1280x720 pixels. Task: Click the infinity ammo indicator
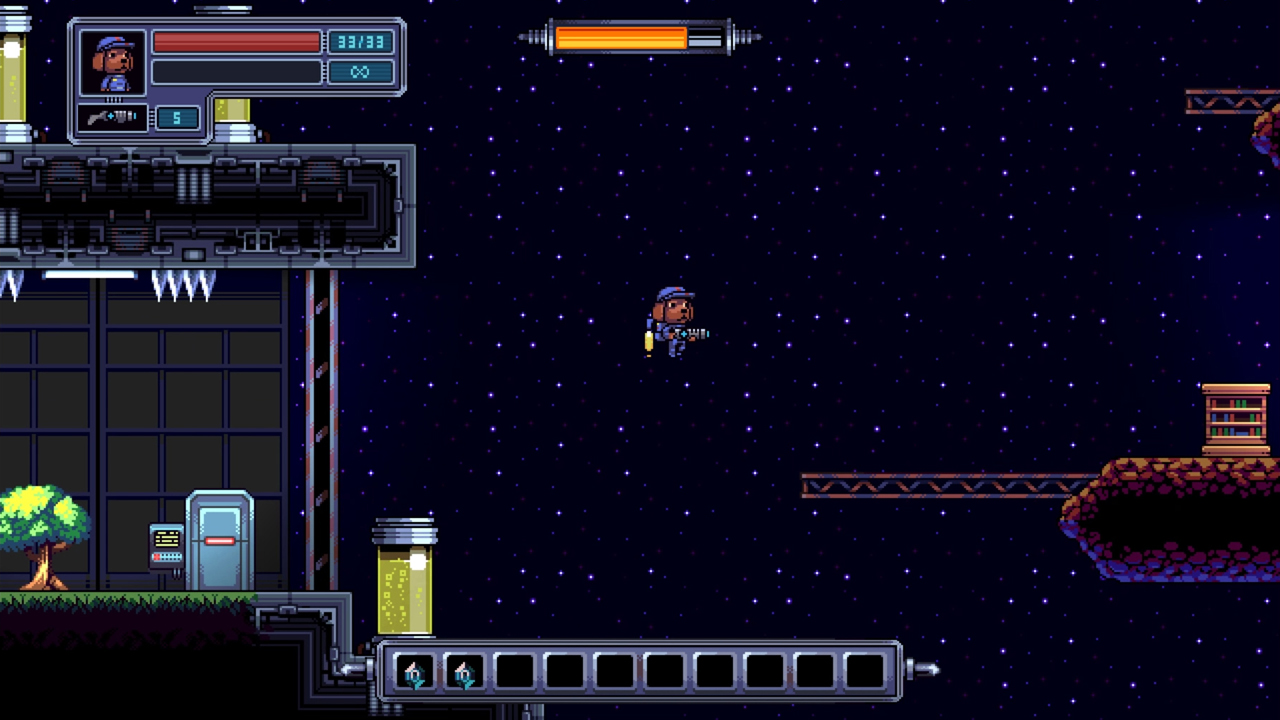pos(360,71)
